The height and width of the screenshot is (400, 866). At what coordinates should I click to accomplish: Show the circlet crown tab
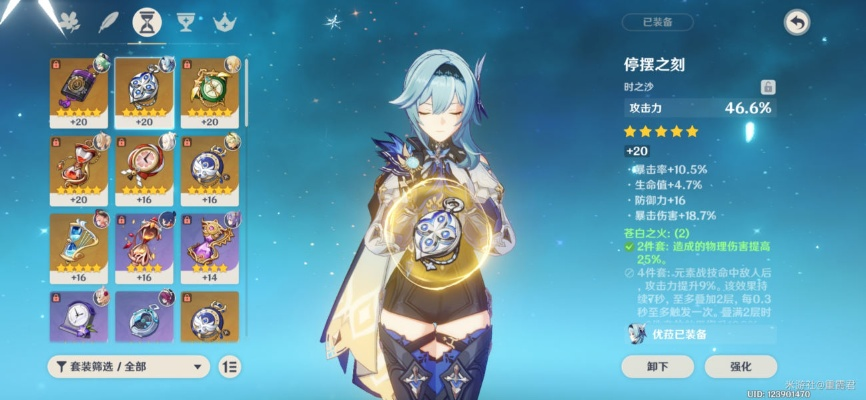224,22
